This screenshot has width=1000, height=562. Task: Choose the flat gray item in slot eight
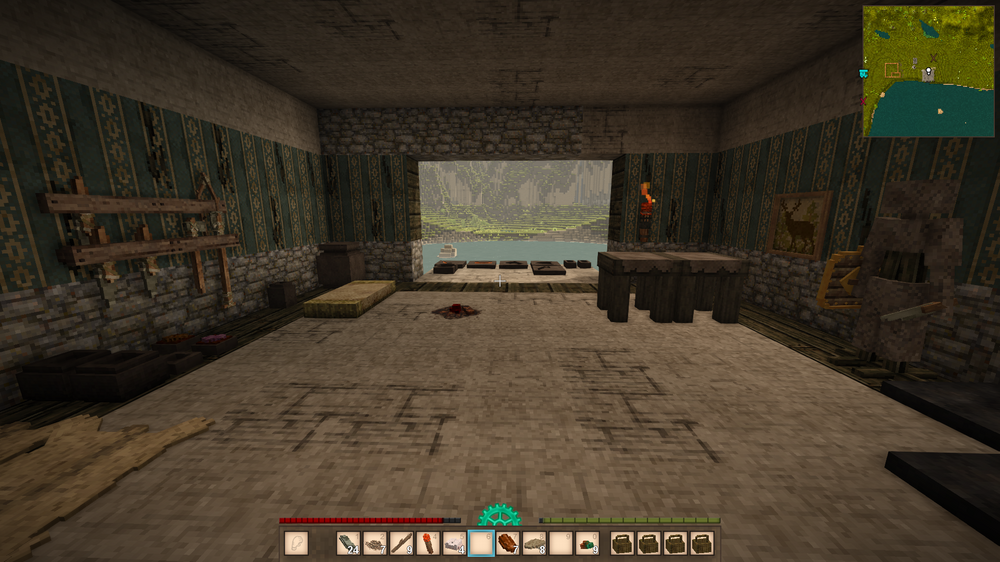pyautogui.click(x=535, y=544)
